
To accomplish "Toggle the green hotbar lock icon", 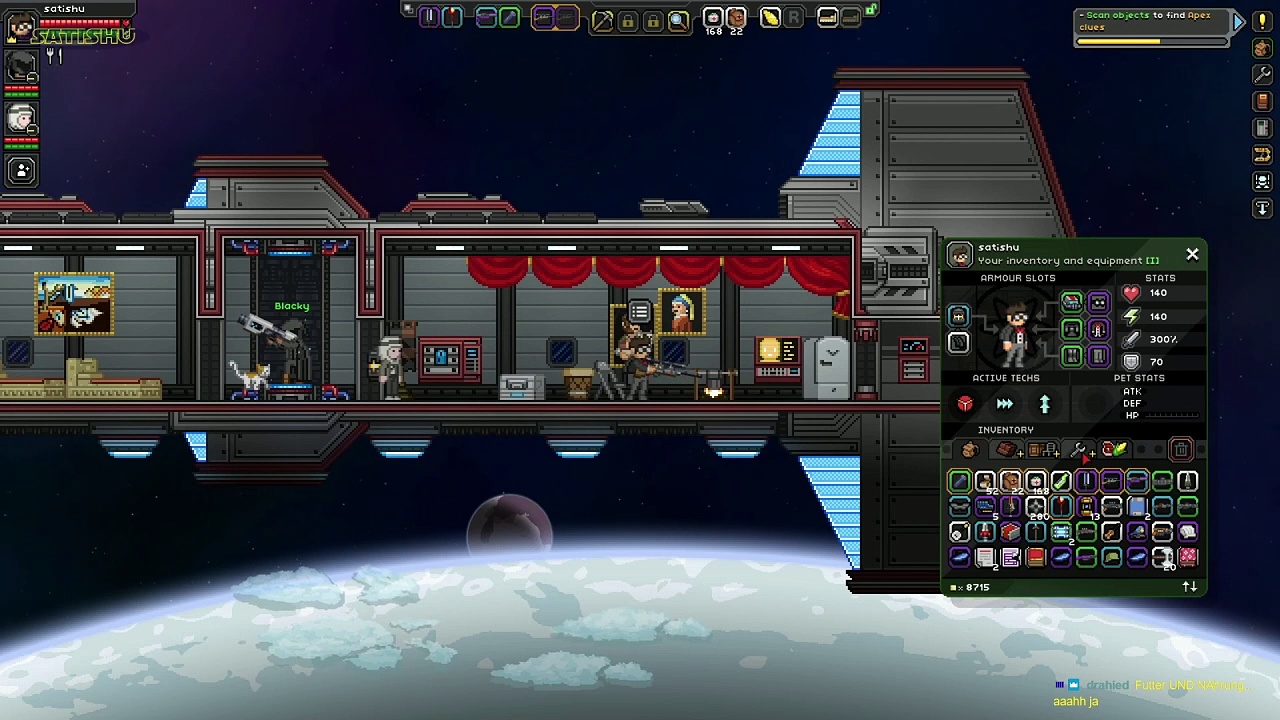I will coord(871,10).
